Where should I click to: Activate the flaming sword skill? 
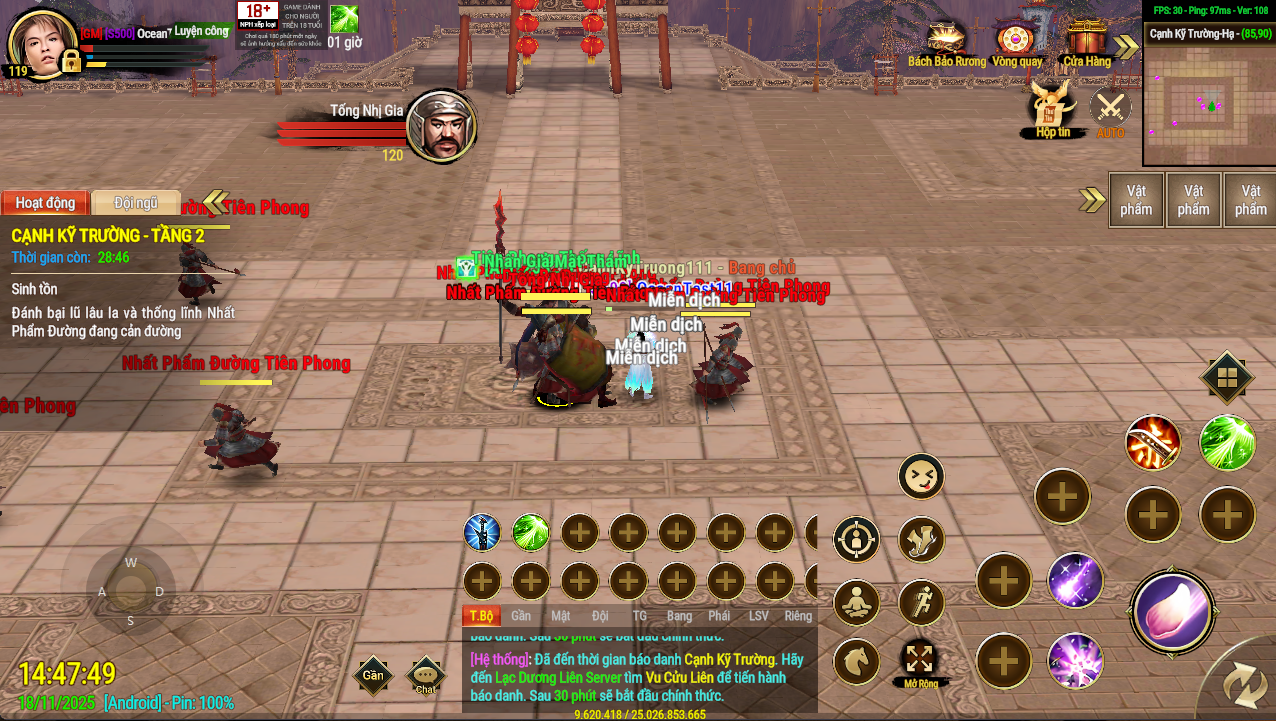1153,443
